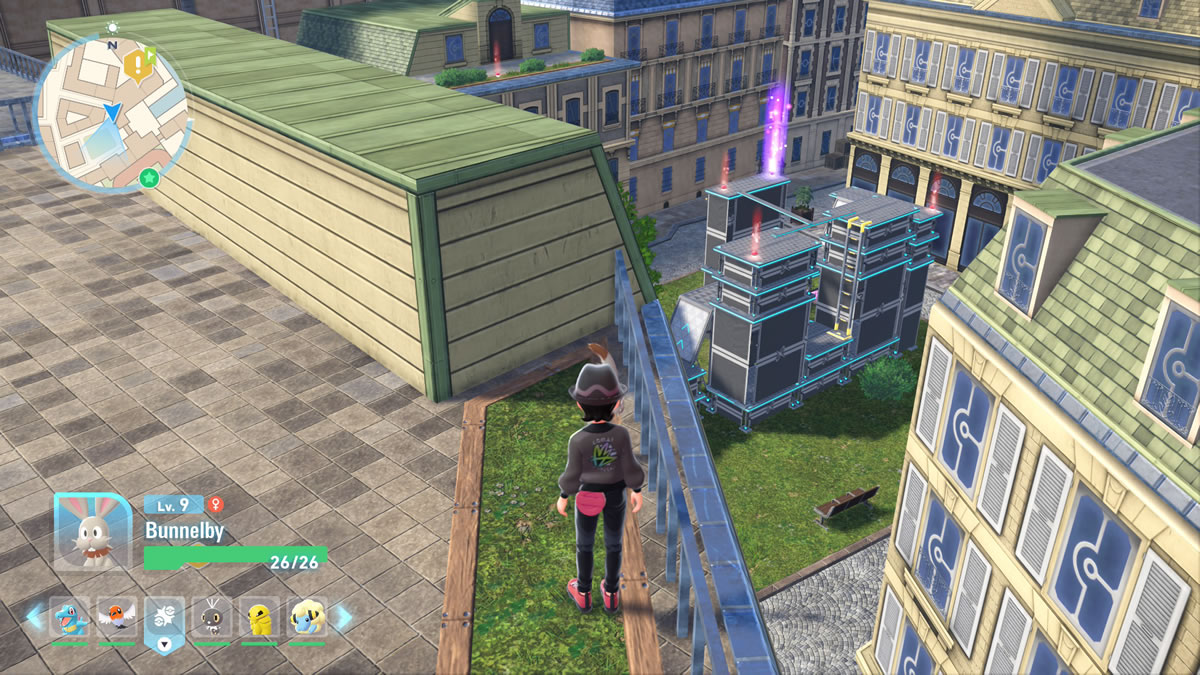This screenshot has width=1200, height=675.
Task: Select the green star marker on minimap
Action: tap(149, 178)
